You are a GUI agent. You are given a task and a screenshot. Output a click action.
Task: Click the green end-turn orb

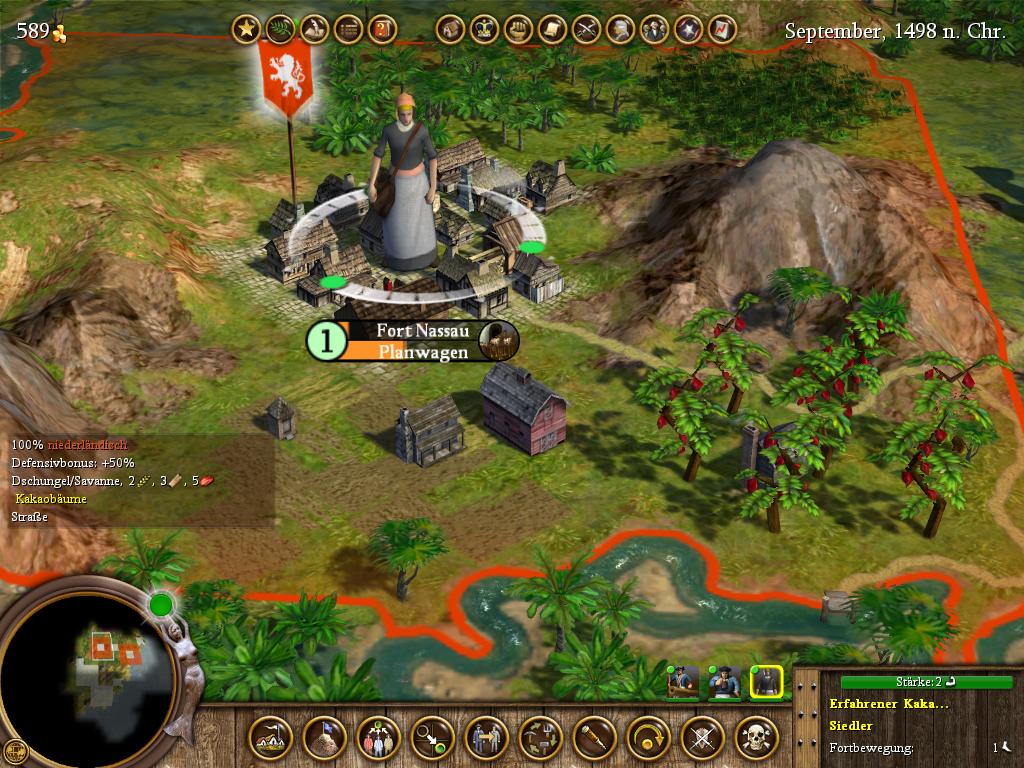(x=160, y=603)
